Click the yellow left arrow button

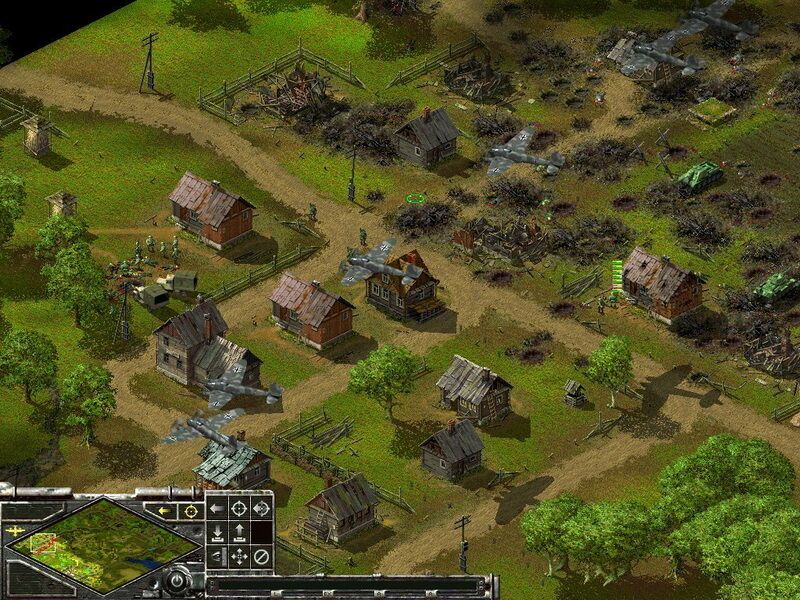[164, 510]
